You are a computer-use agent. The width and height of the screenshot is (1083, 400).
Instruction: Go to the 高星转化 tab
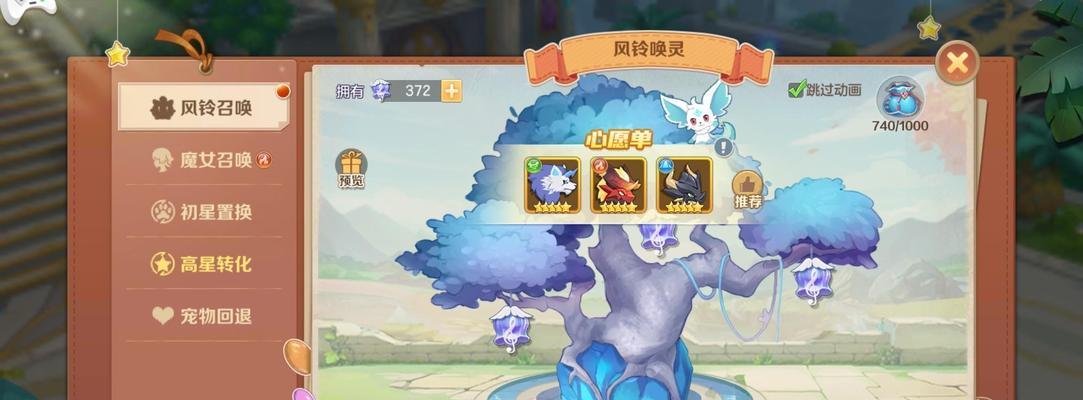(x=203, y=264)
